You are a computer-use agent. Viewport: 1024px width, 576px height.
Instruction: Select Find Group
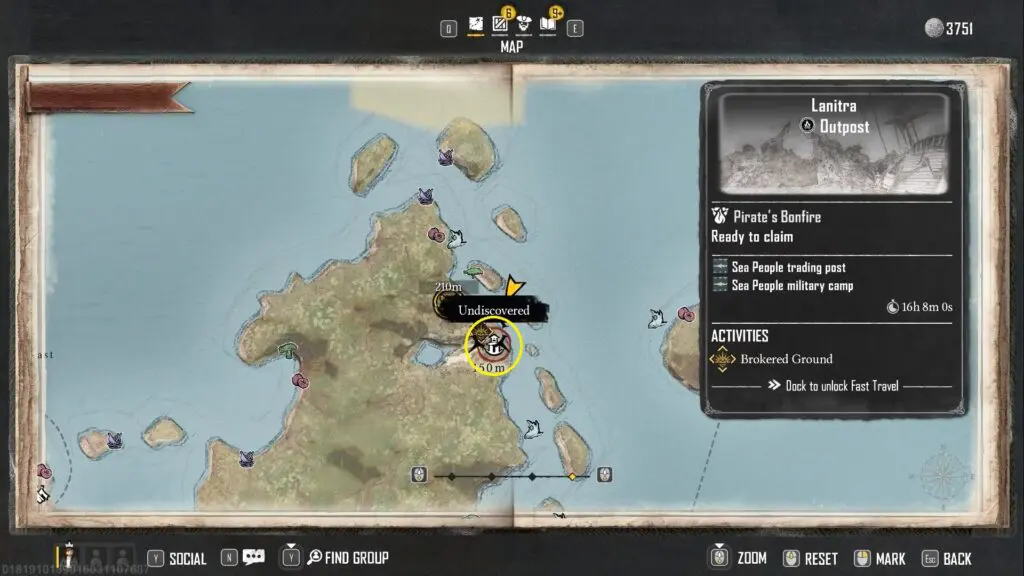(346, 558)
